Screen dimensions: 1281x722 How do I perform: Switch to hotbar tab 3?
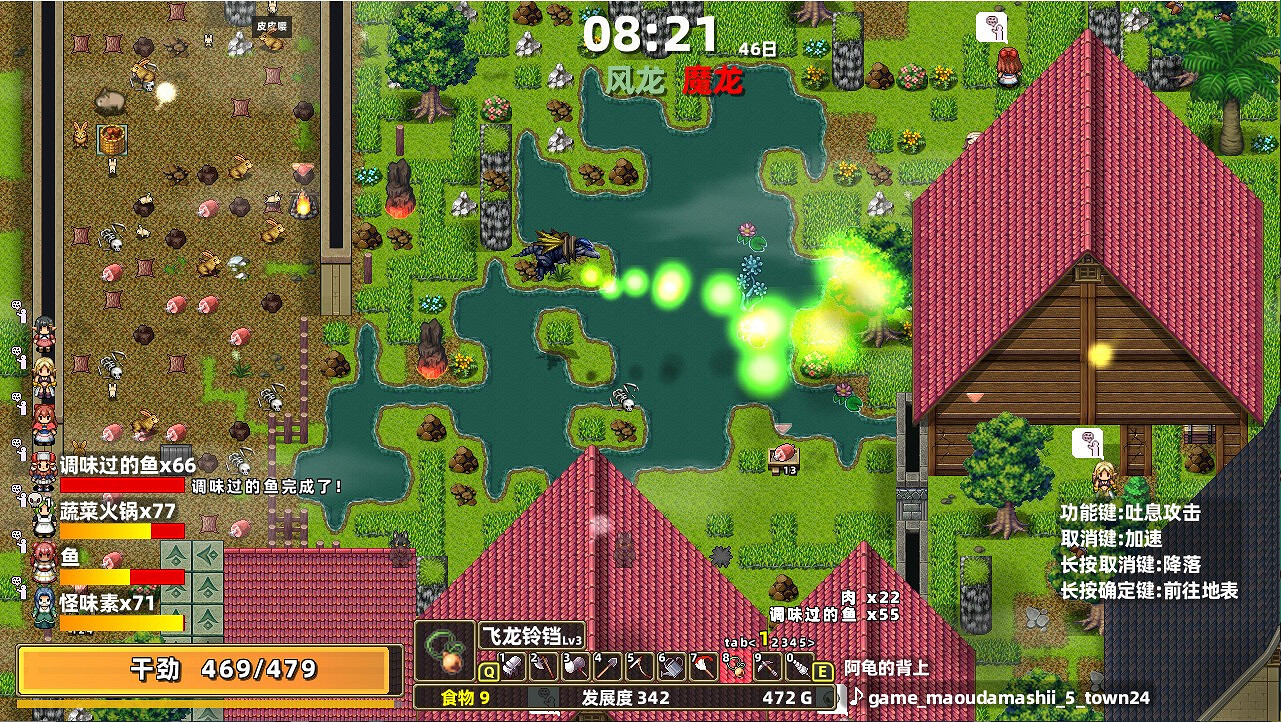click(x=784, y=642)
